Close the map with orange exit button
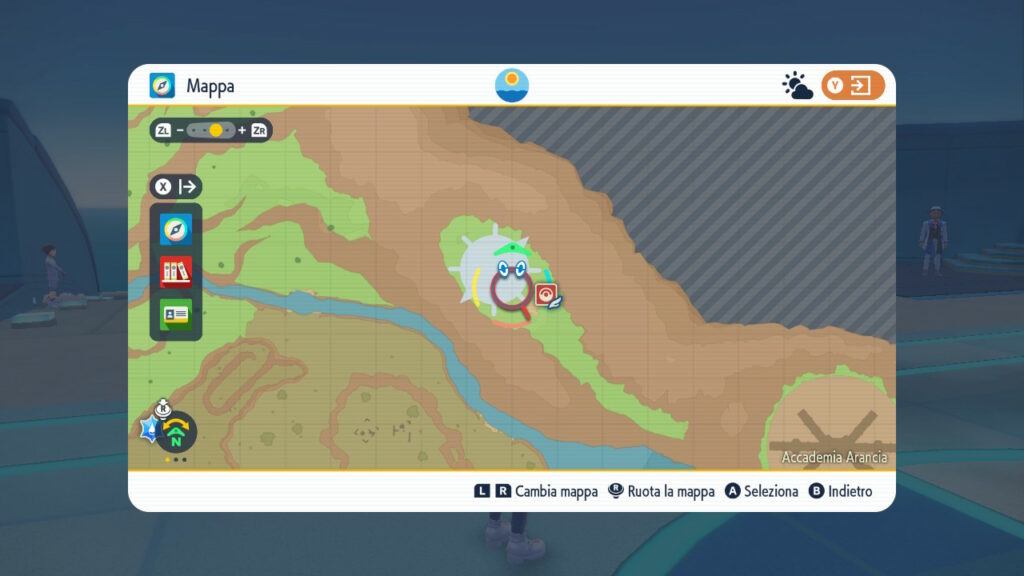 (853, 86)
